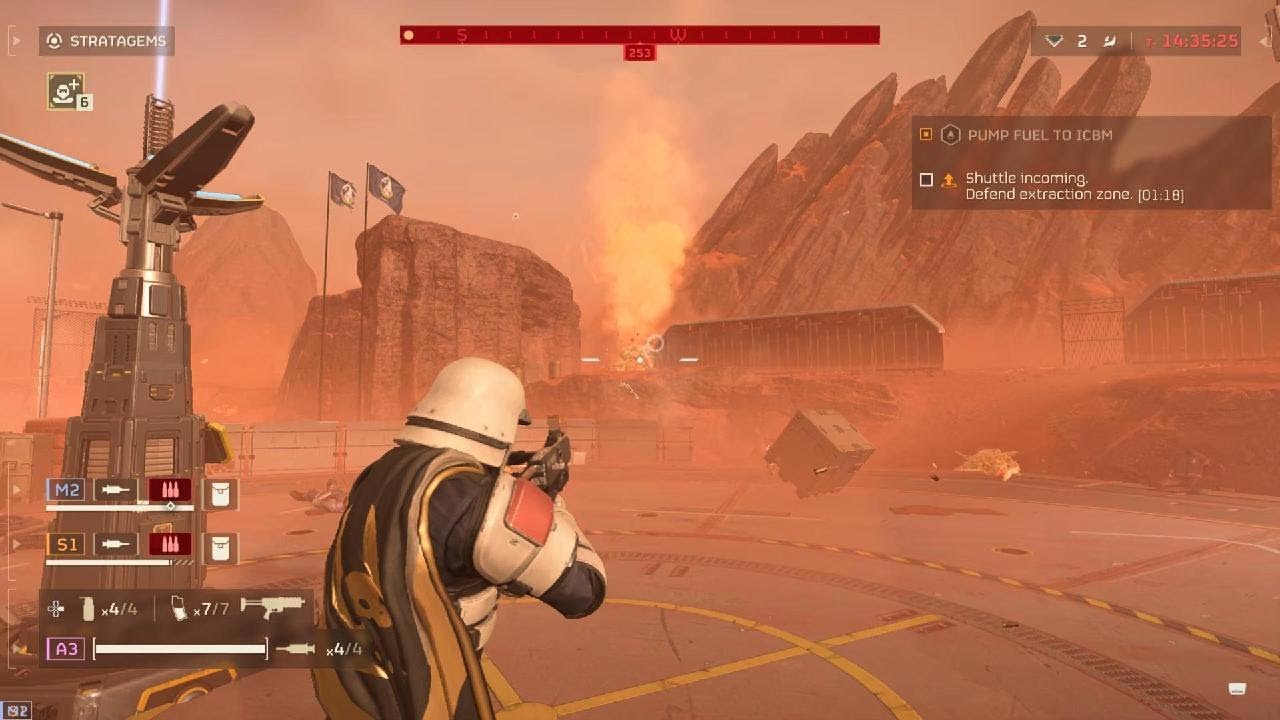The image size is (1280, 720).
Task: Click your own stim syringe icon
Action: tap(295, 650)
